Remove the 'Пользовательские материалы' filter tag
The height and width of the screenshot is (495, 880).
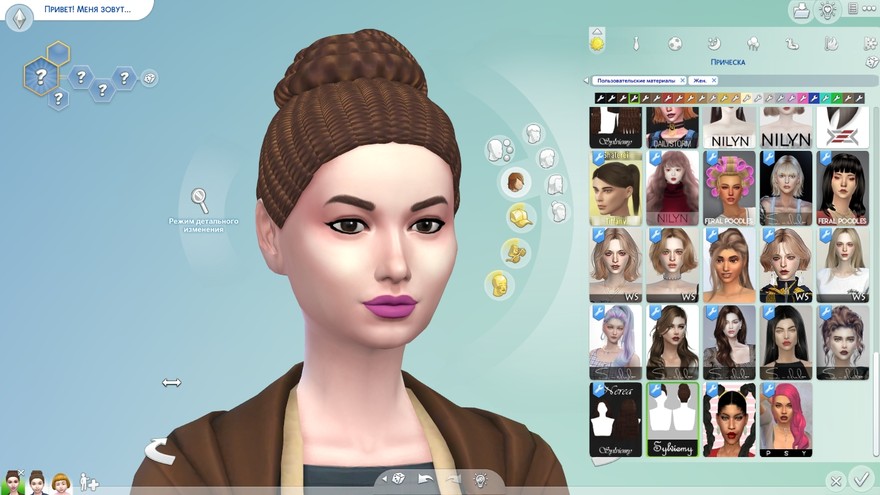[683, 80]
